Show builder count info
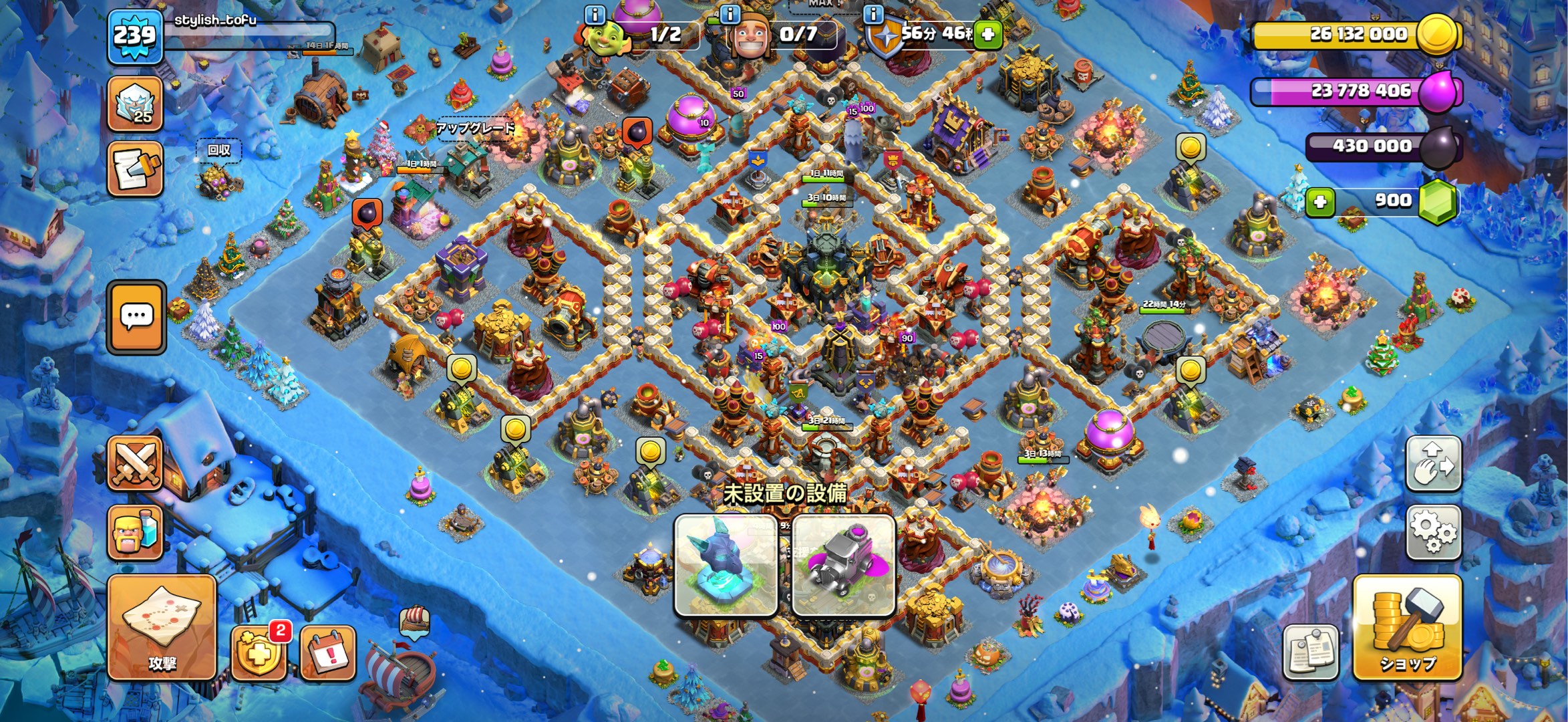Image resolution: width=1568 pixels, height=722 pixels. pyautogui.click(x=730, y=14)
